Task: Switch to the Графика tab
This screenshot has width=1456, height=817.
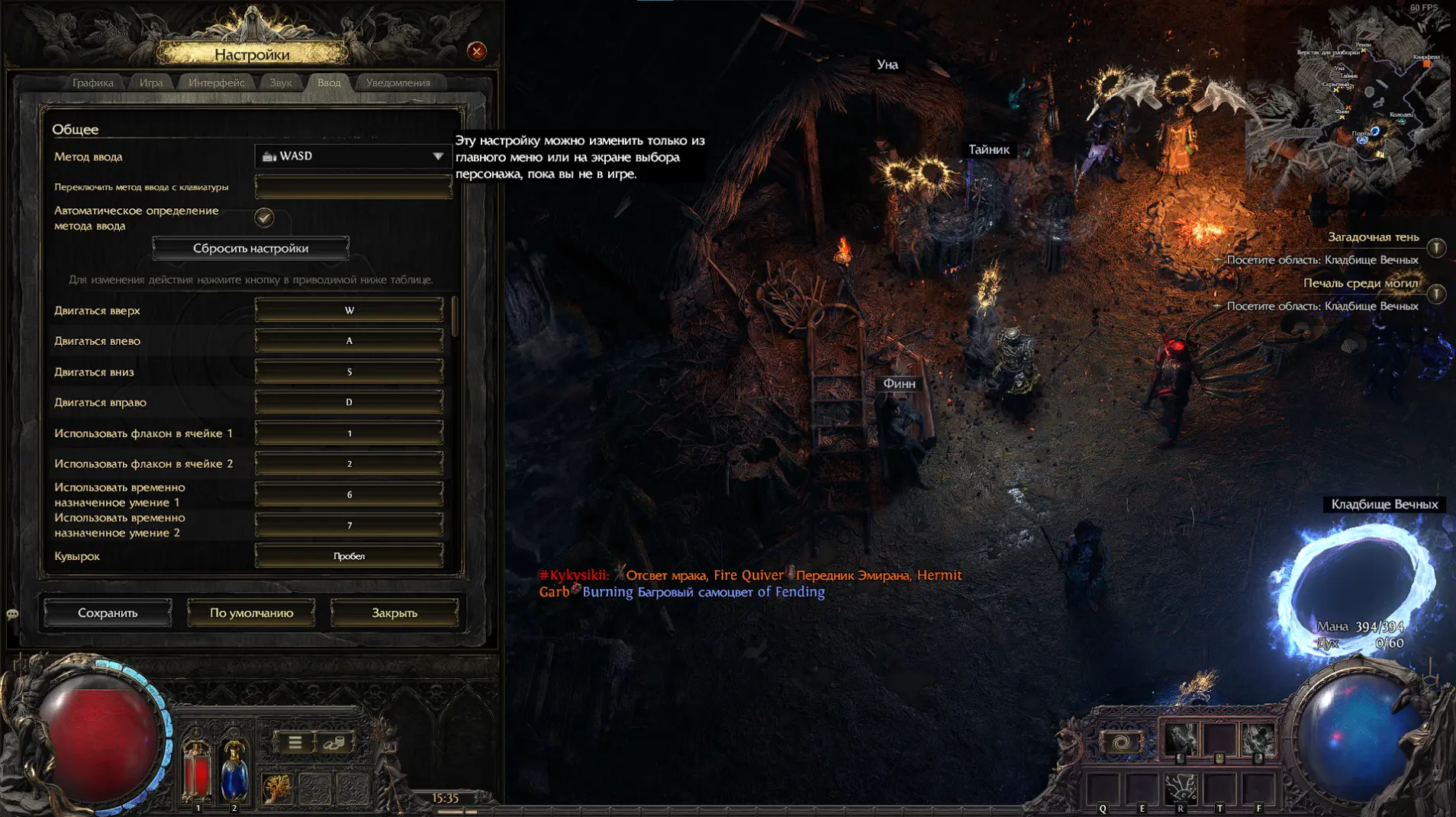Action: pos(93,82)
